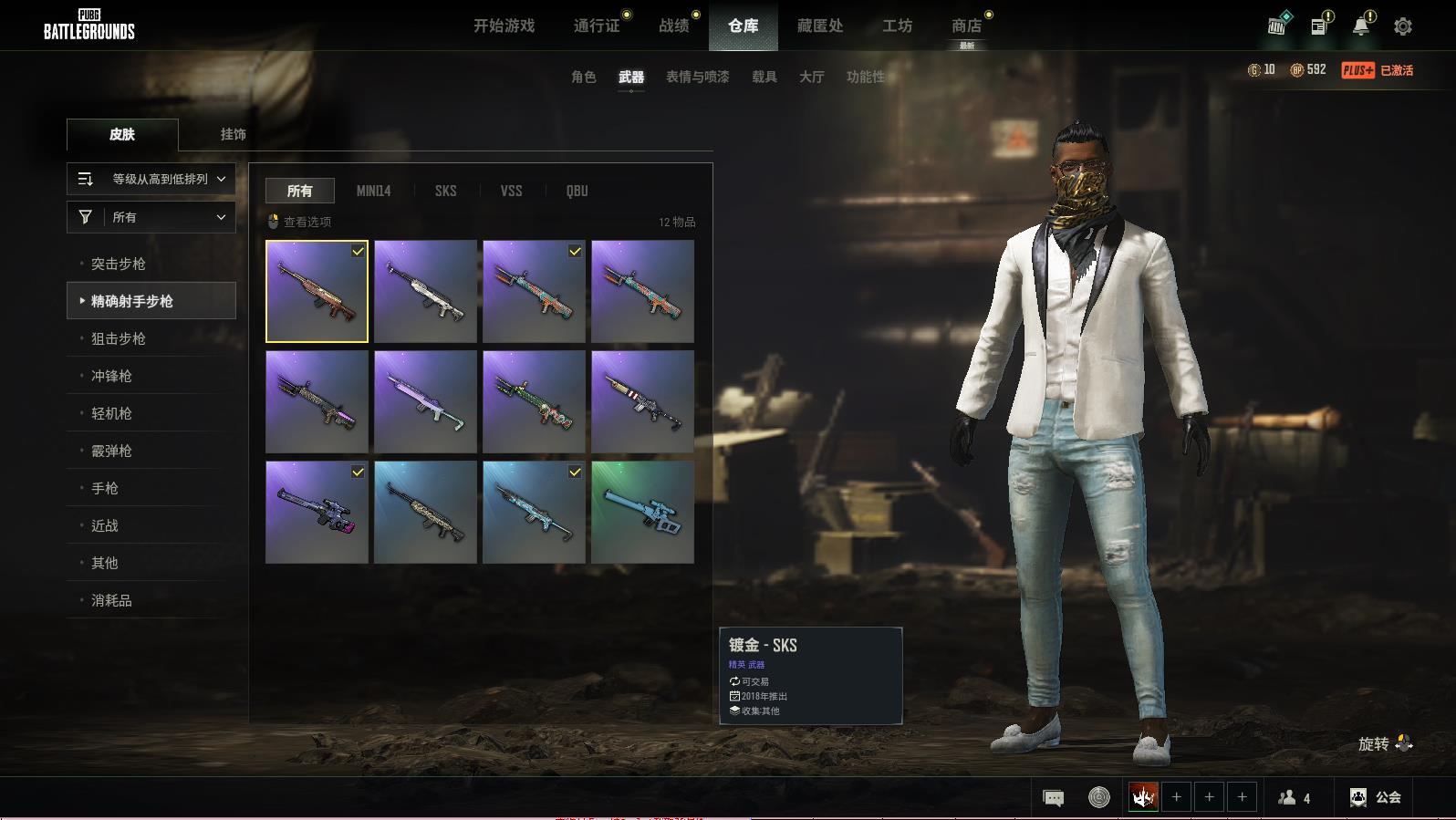Open the settings gear icon
This screenshot has height=820, width=1456.
pos(1403,26)
